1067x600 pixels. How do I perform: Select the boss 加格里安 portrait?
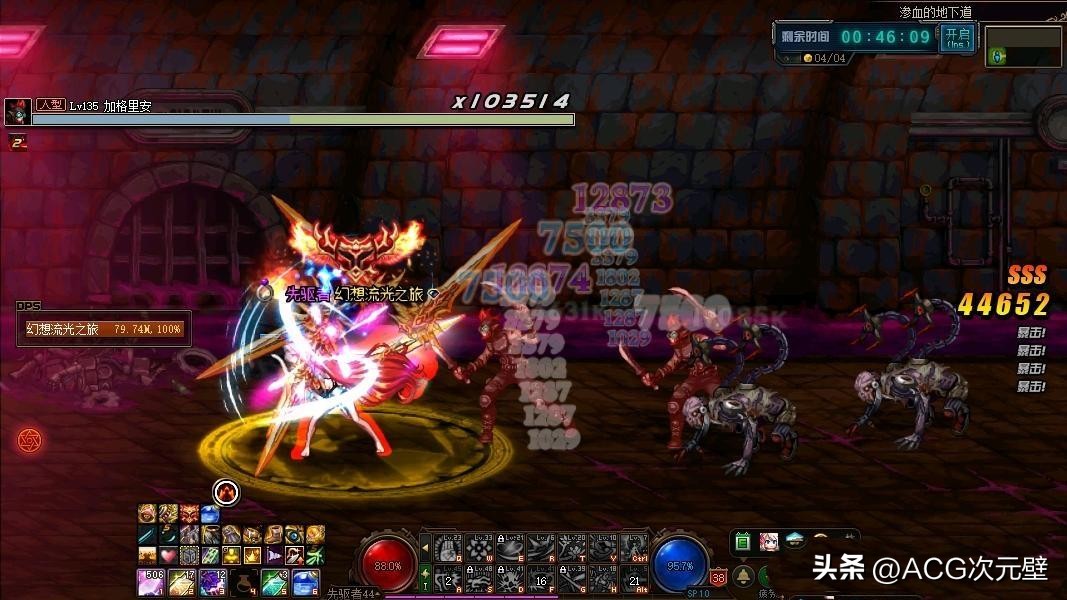click(x=17, y=112)
